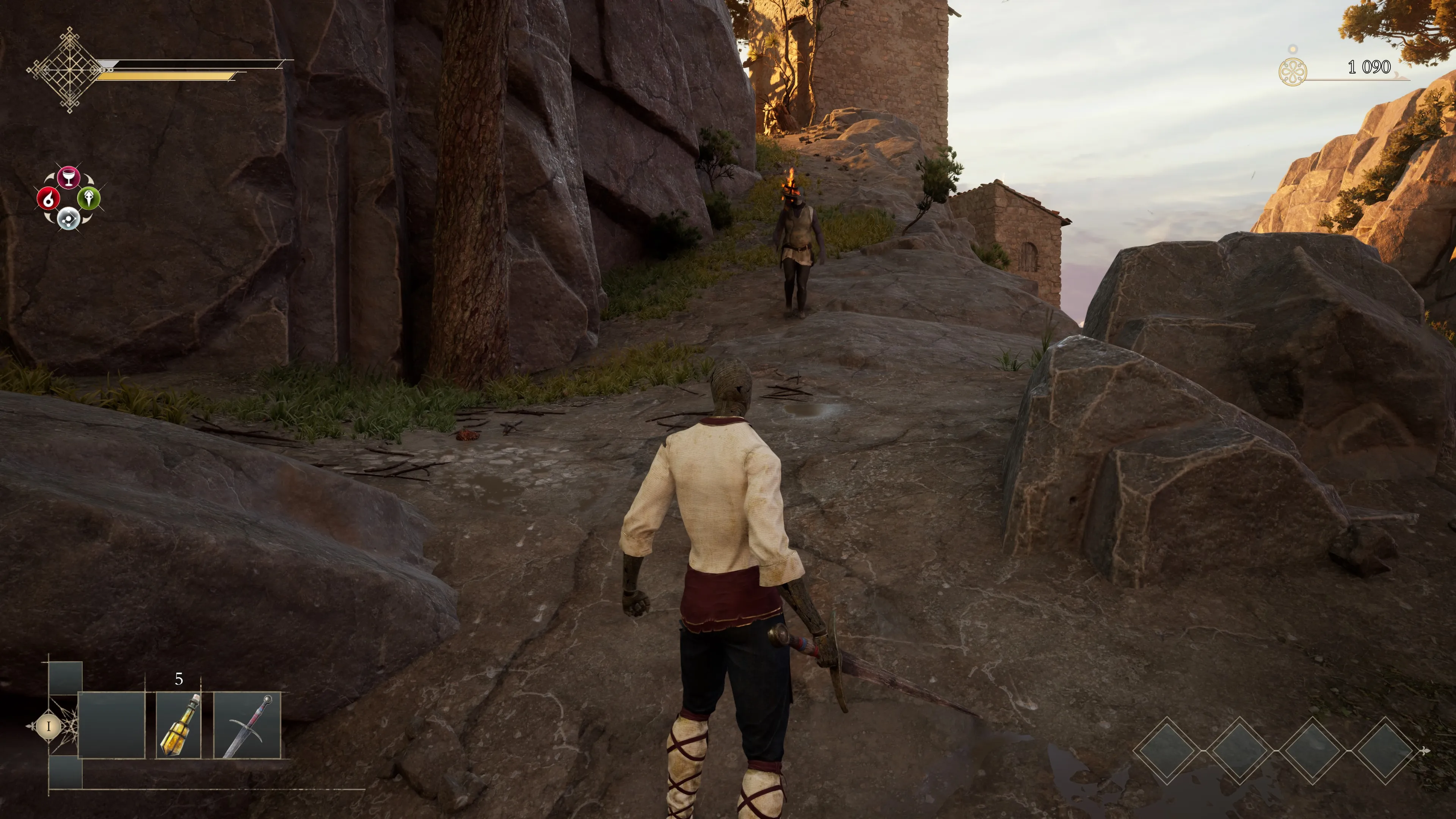Screen dimensions: 1456x819
Task: Activate the crimson goblet icon
Action: pos(68,177)
